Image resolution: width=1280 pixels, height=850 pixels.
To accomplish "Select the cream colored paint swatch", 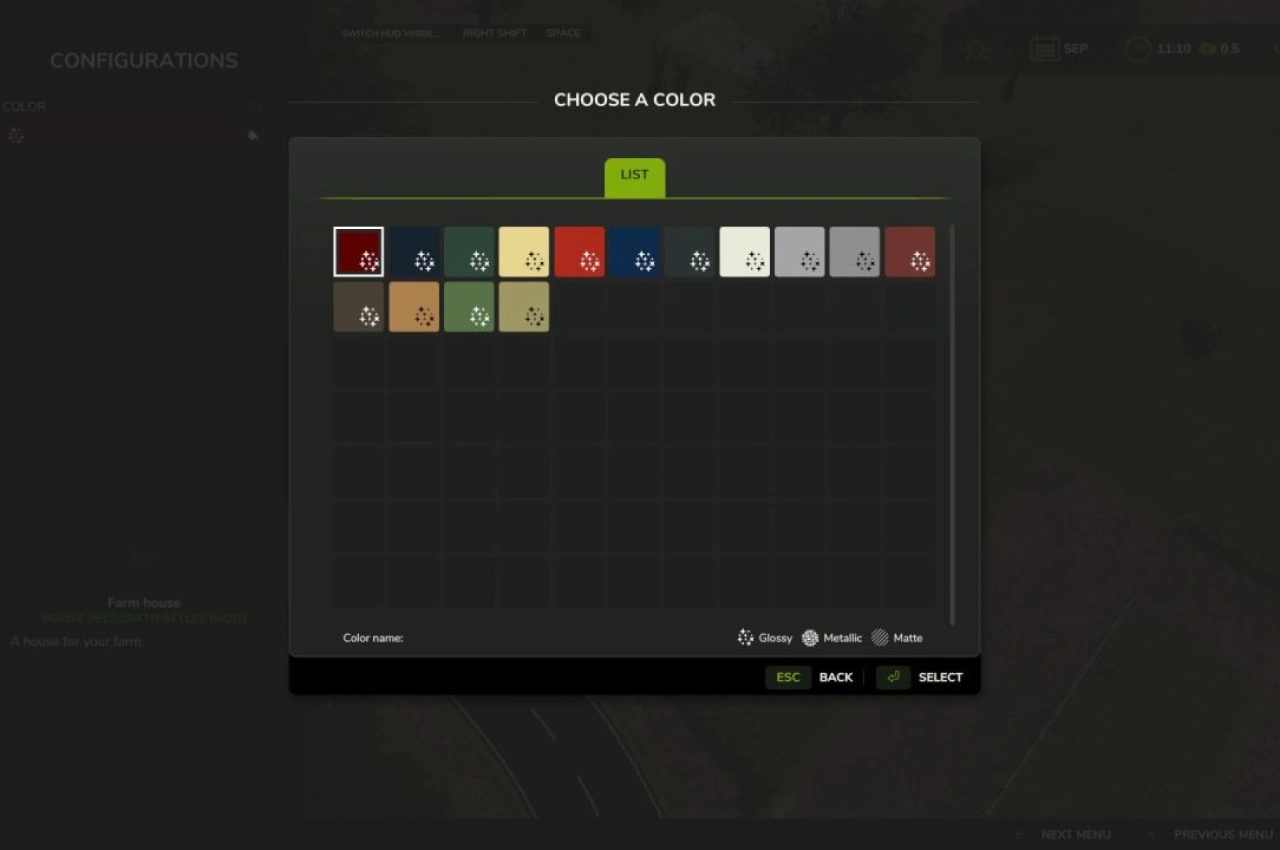I will pos(524,251).
